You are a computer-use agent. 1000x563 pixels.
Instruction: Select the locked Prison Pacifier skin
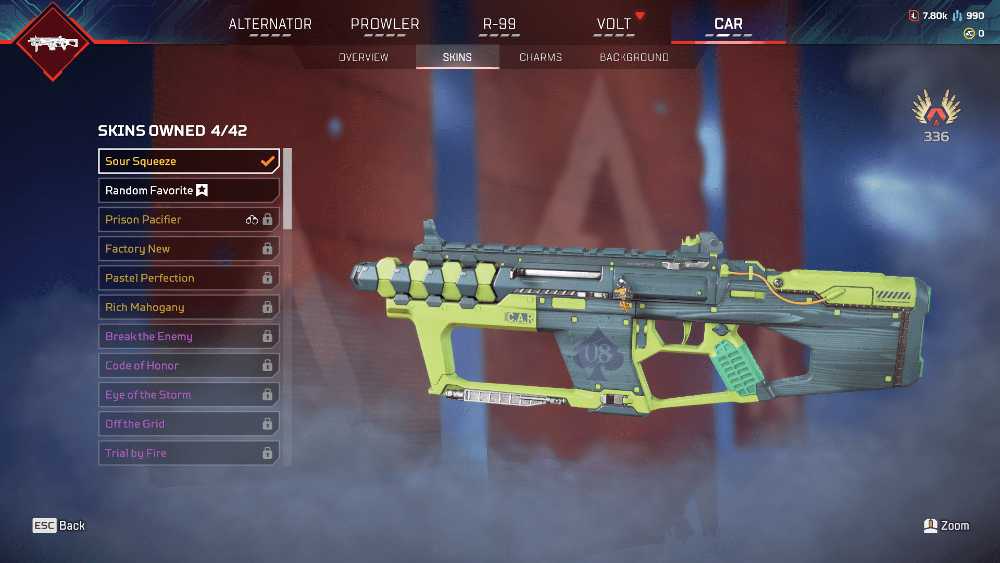188,219
